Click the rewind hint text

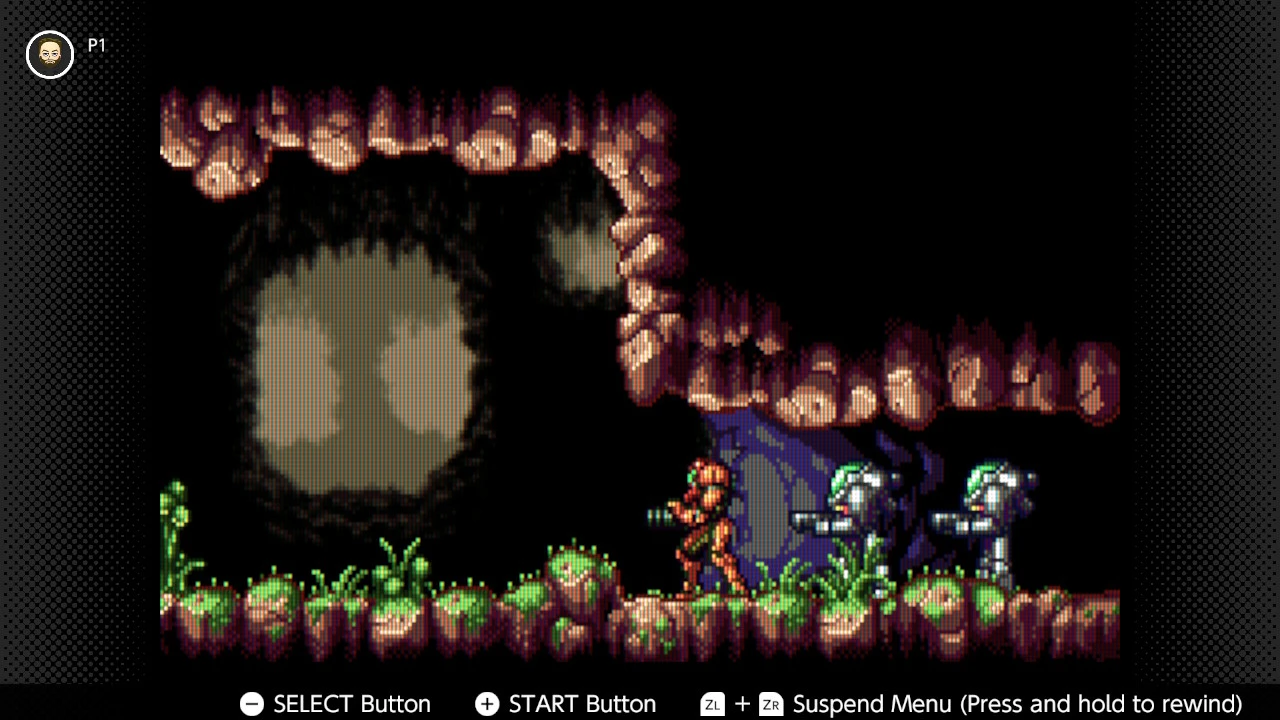click(1100, 704)
